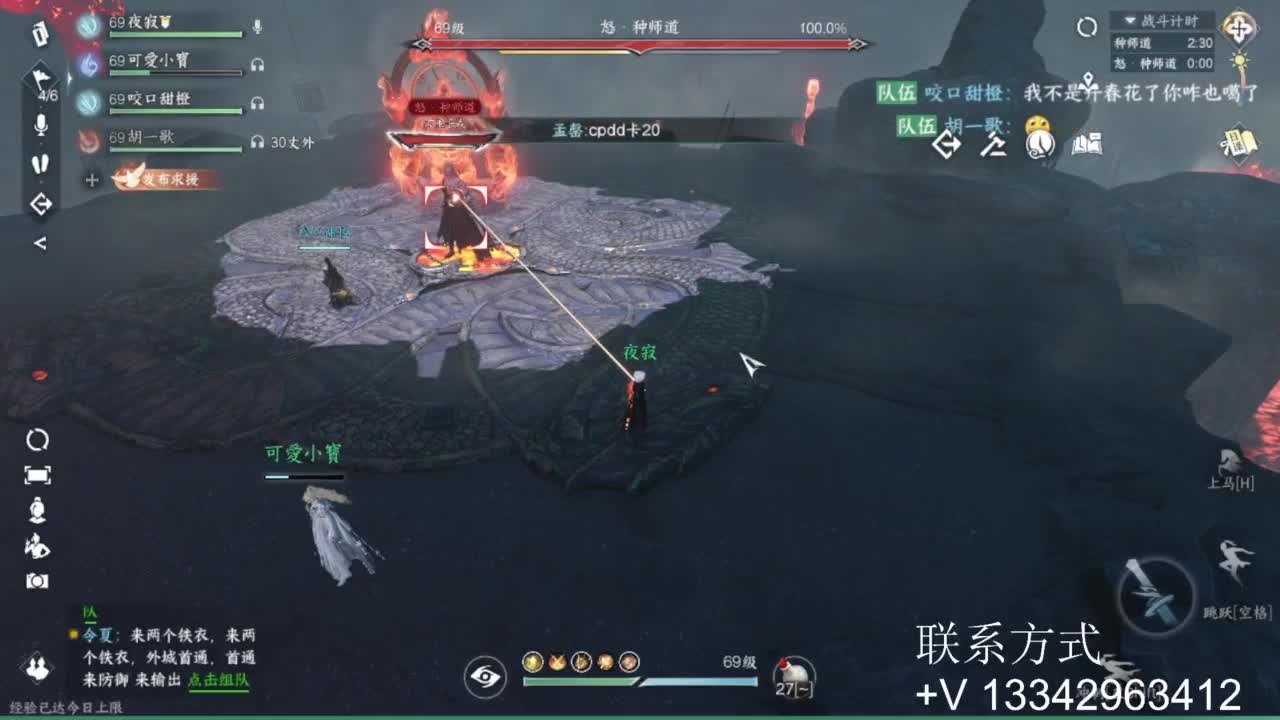Click the compass reset icon at top right
This screenshot has width=1280, height=720.
1087,25
